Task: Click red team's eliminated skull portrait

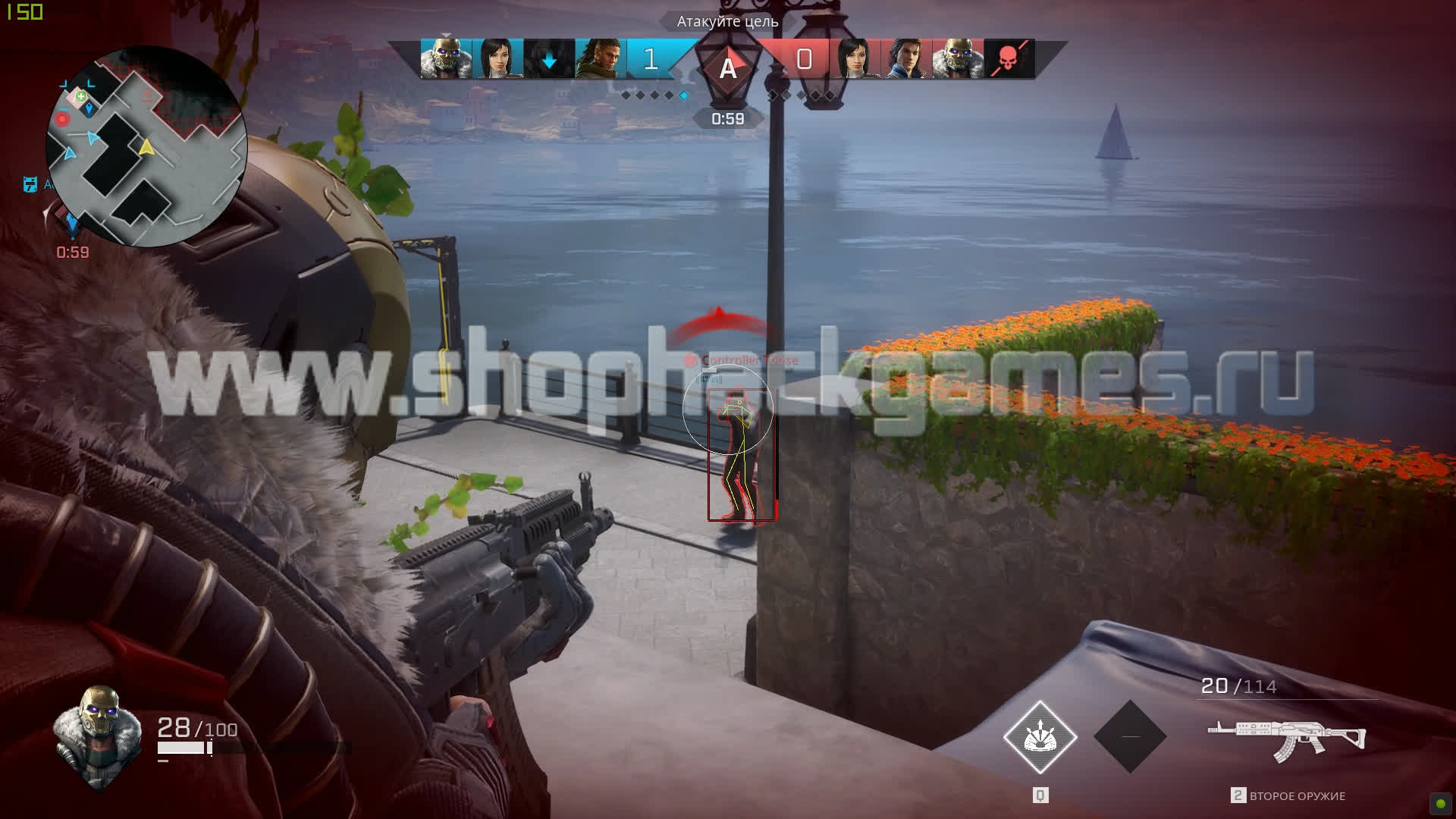Action: pos(1008,59)
